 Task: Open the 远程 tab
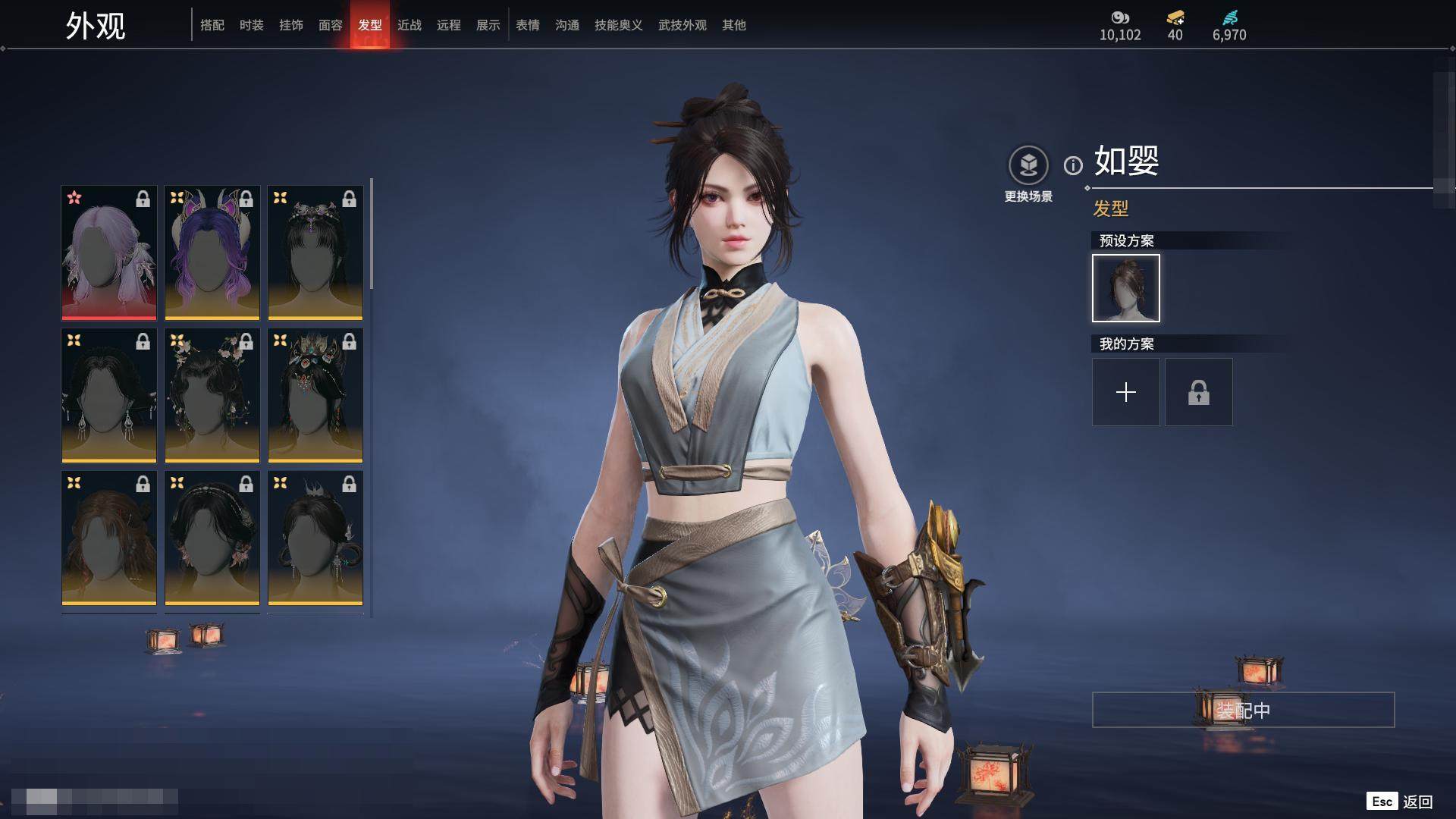(x=449, y=25)
